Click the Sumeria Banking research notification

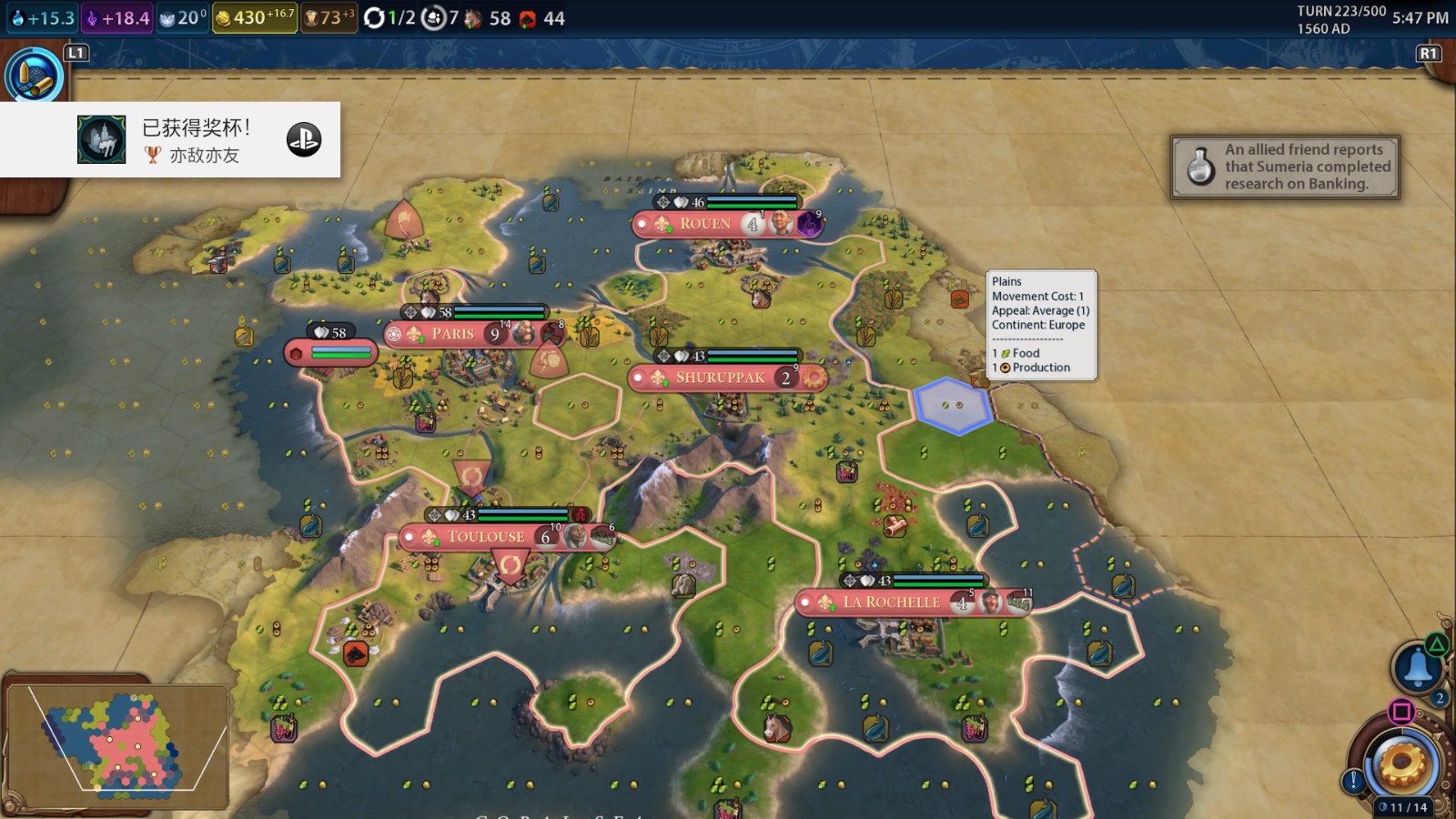click(1285, 167)
